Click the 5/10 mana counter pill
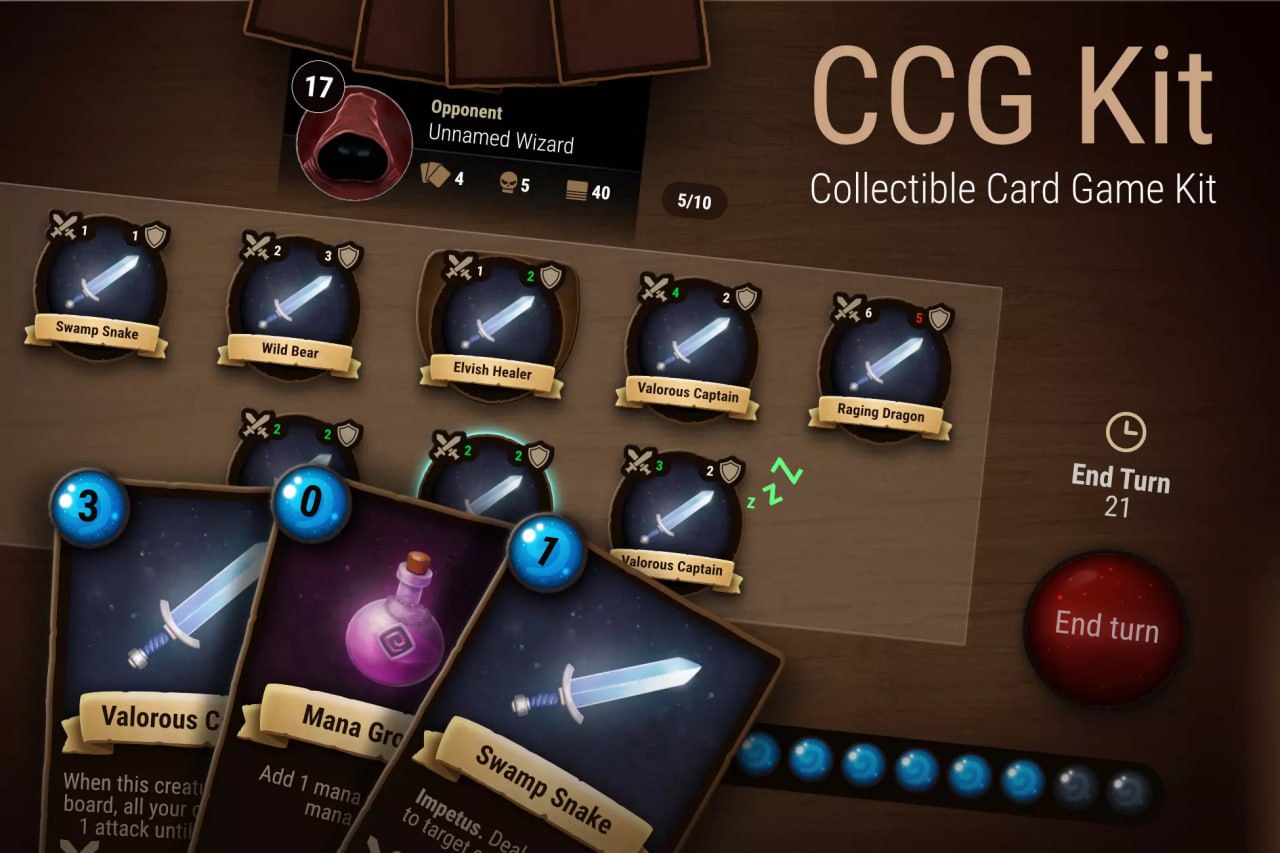1280x853 pixels. click(x=696, y=201)
